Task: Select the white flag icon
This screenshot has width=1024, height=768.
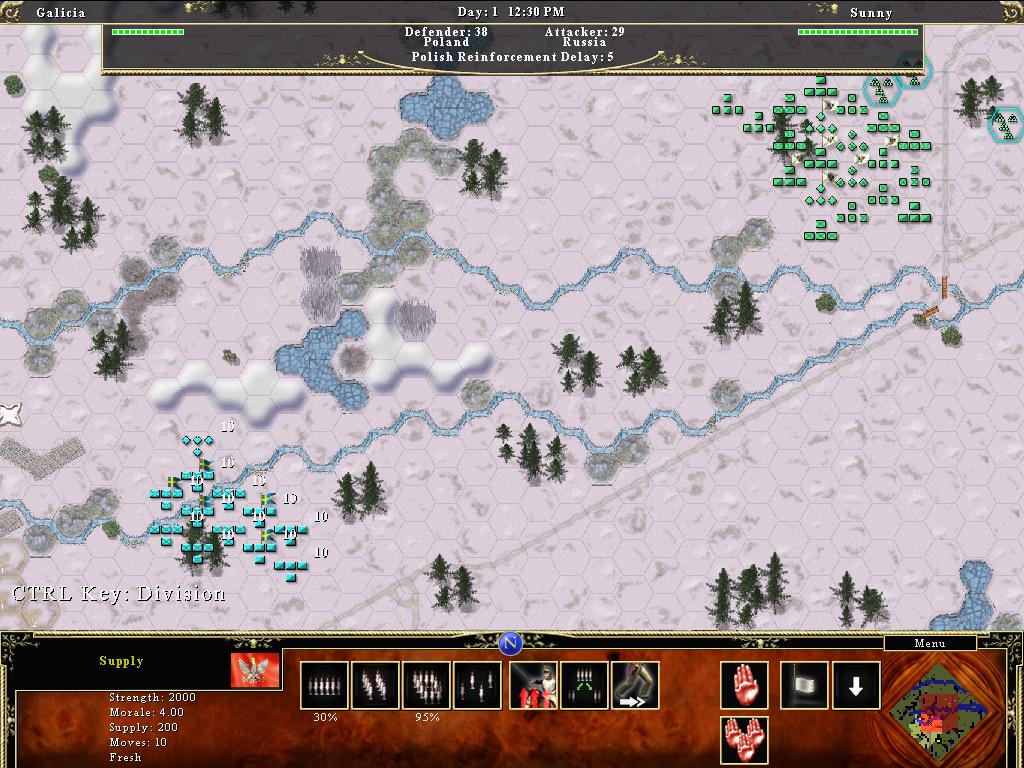Action: tap(805, 685)
